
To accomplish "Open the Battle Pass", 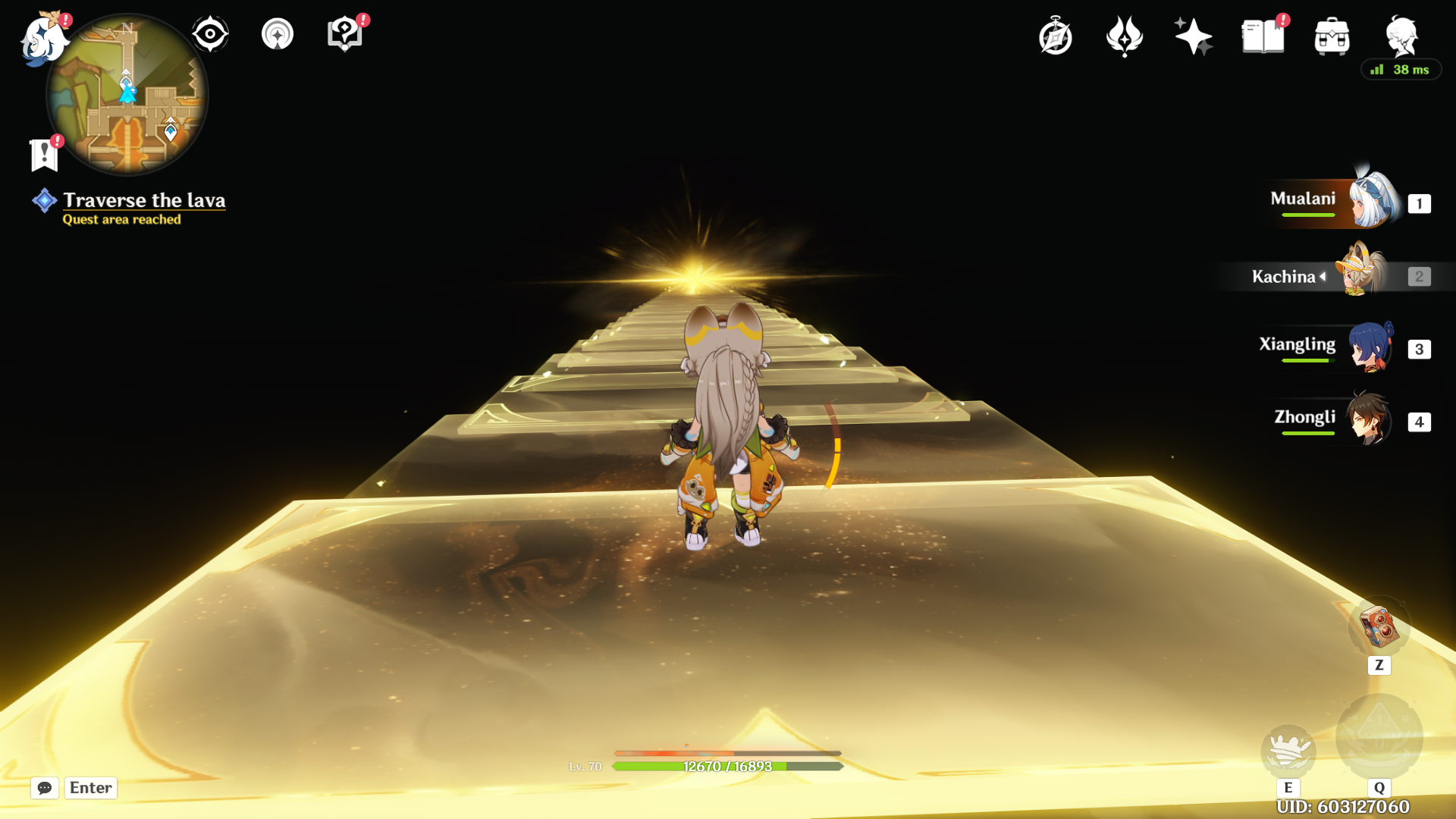I will 1124,35.
